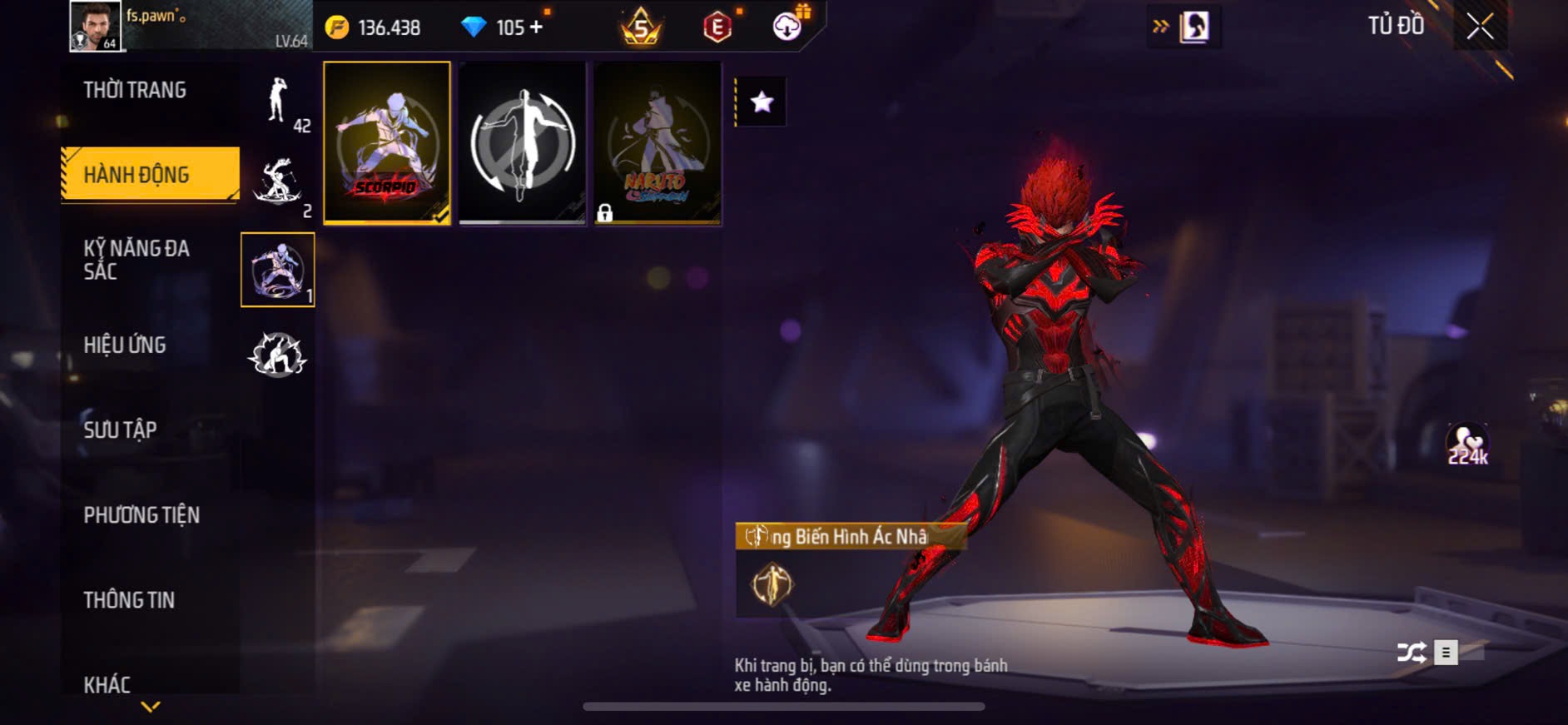The width and height of the screenshot is (1568, 725).
Task: Add diamonds with the plus button
Action: point(536,27)
